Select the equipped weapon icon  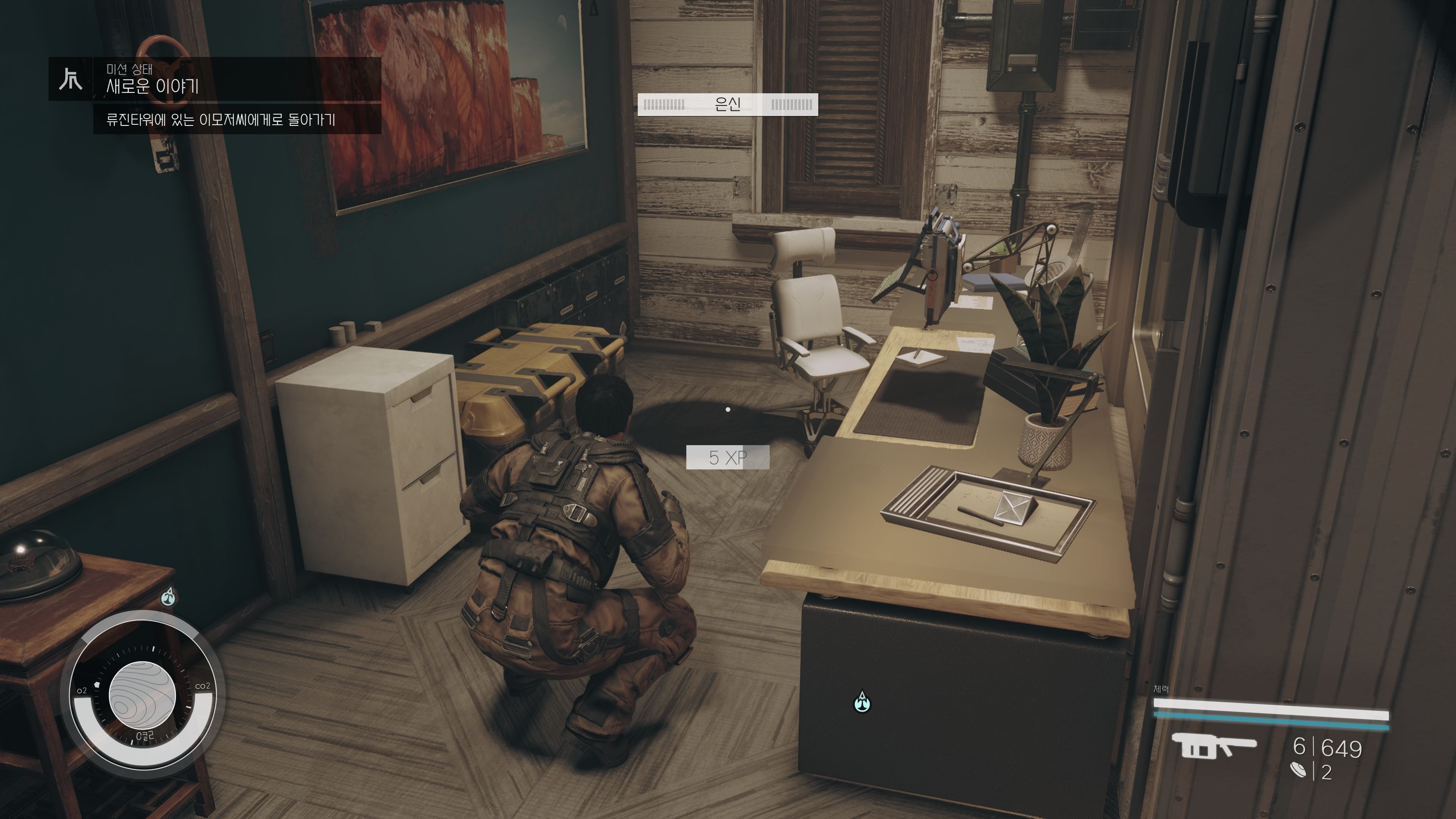point(1213,747)
